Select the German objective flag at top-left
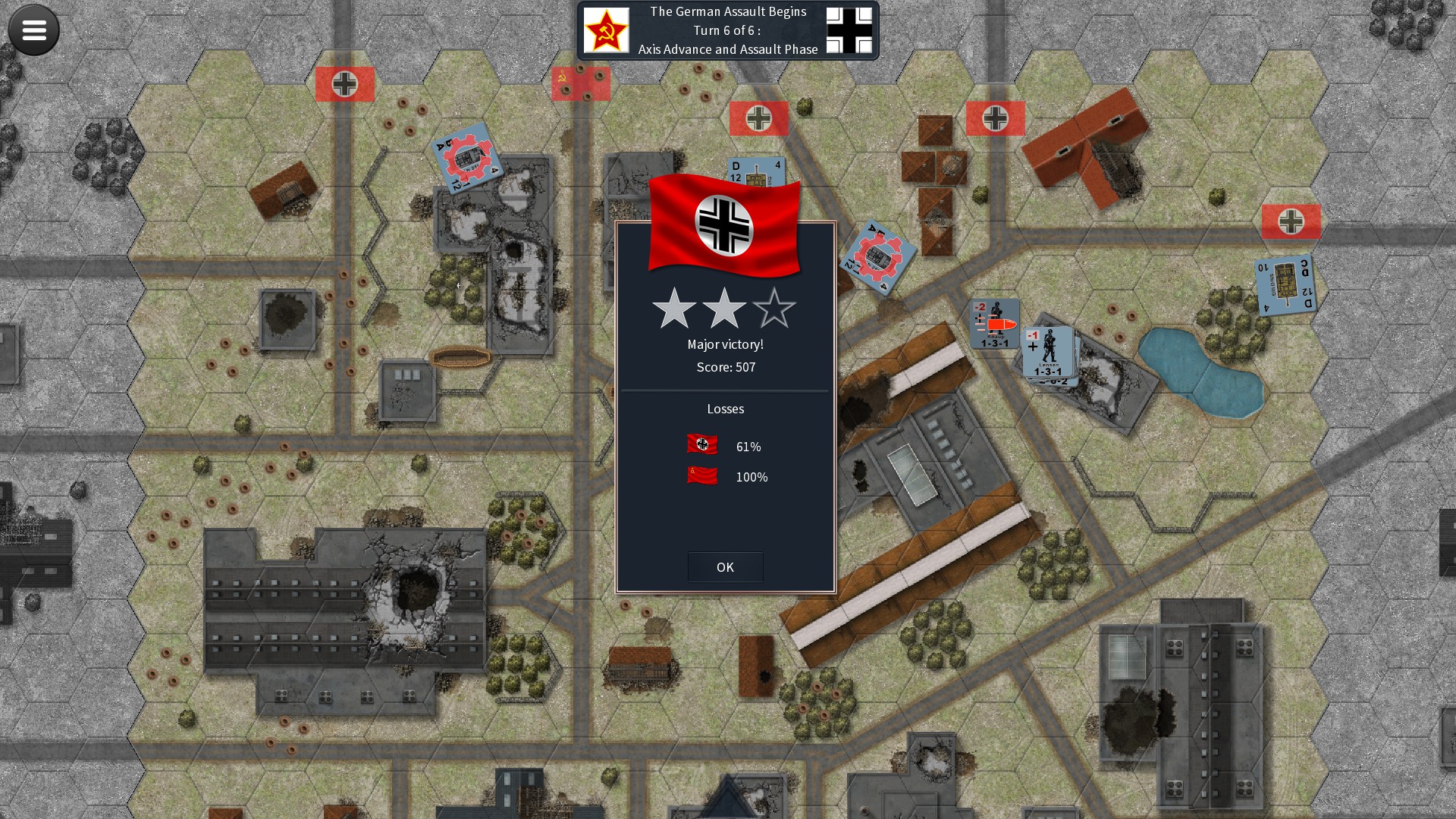The width and height of the screenshot is (1456, 819). 345,83
